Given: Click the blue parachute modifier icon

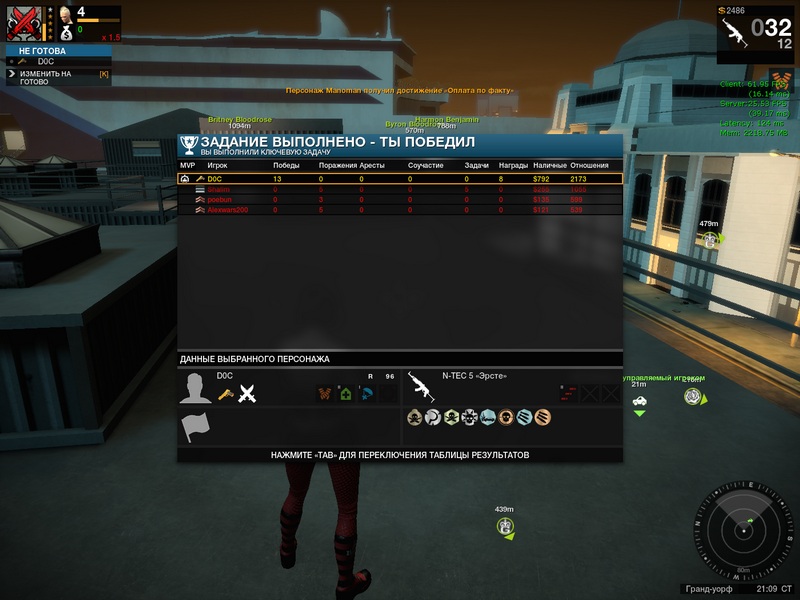Looking at the screenshot, I should [x=366, y=393].
